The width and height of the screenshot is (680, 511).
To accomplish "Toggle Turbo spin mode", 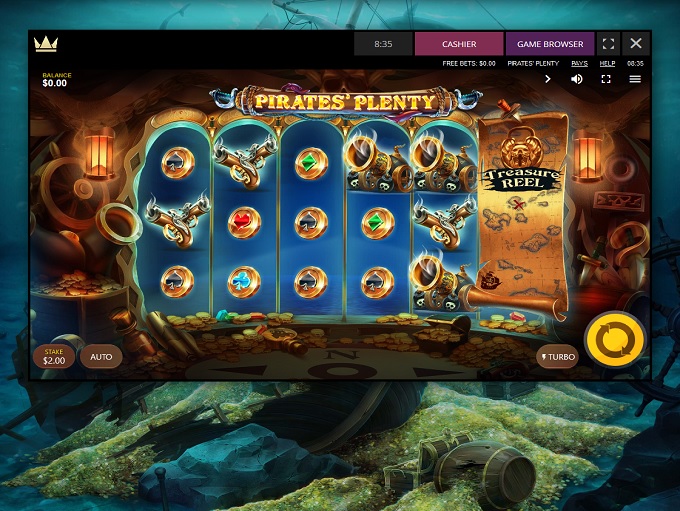I will point(558,356).
